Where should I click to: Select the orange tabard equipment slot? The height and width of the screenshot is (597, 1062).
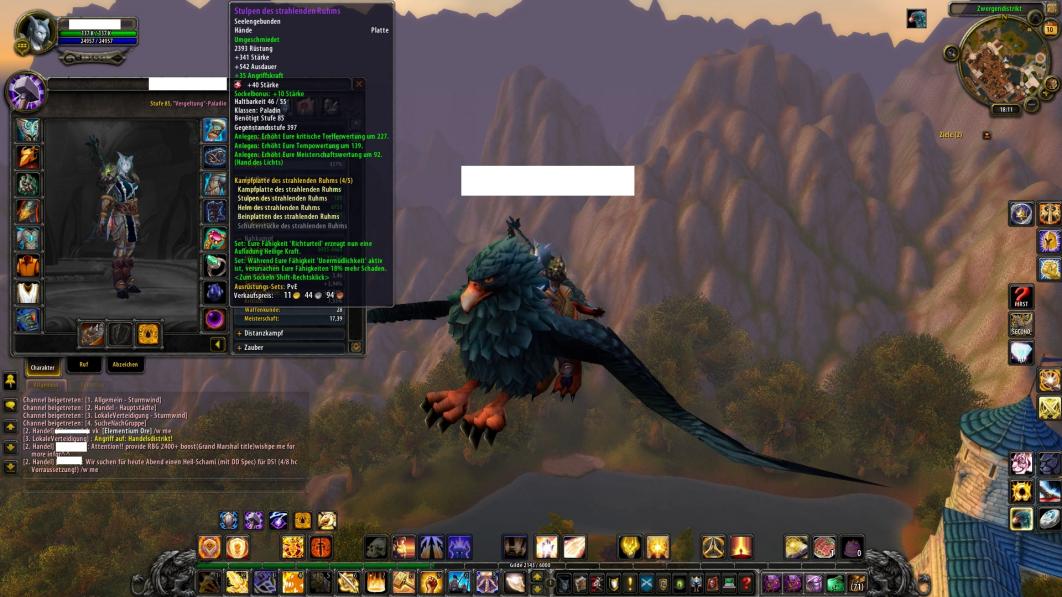tap(27, 266)
